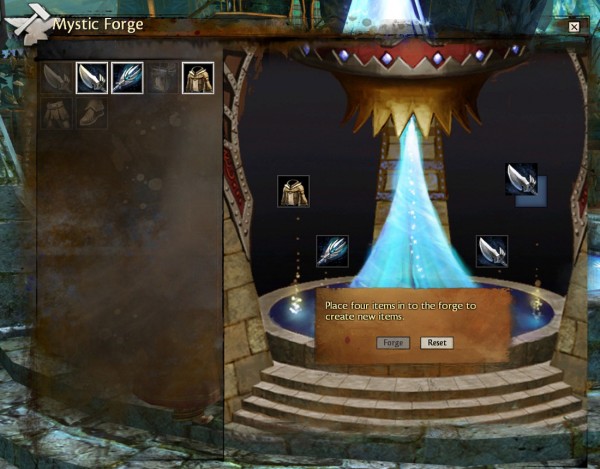Click the coat placed in the forge

coord(293,191)
